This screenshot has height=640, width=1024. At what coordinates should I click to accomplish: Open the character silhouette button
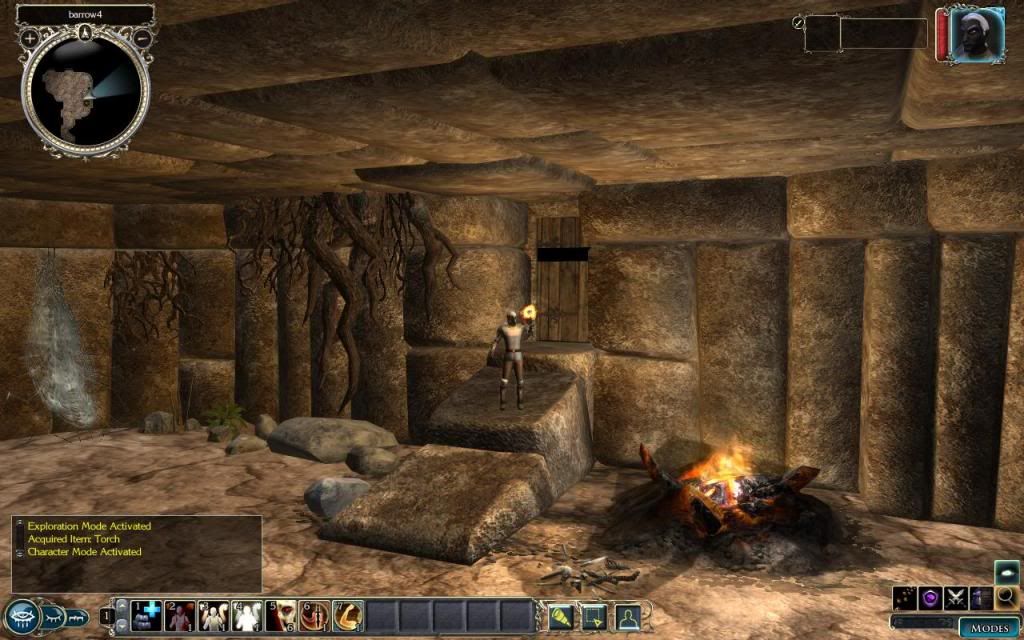click(628, 615)
